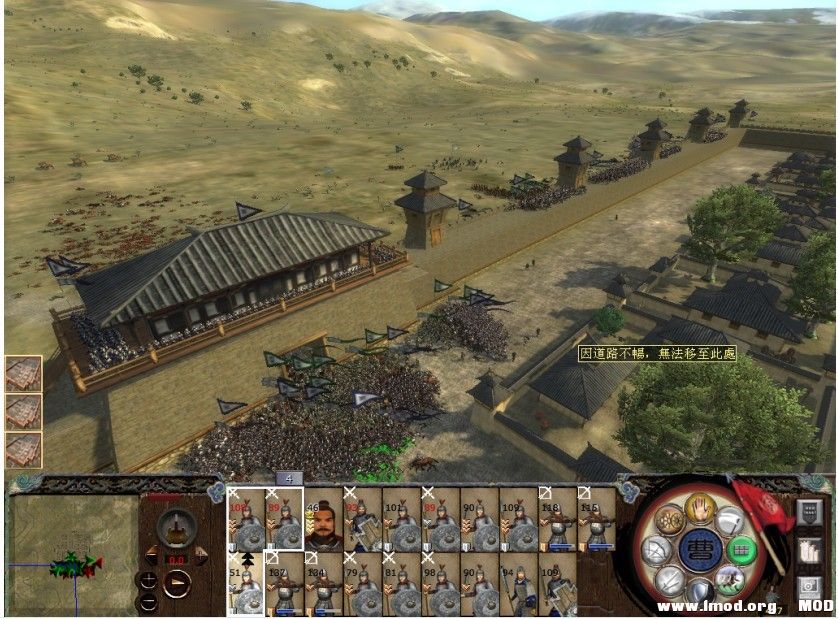Select the top siege equipment icon
The width and height of the screenshot is (838, 619).
[23, 372]
